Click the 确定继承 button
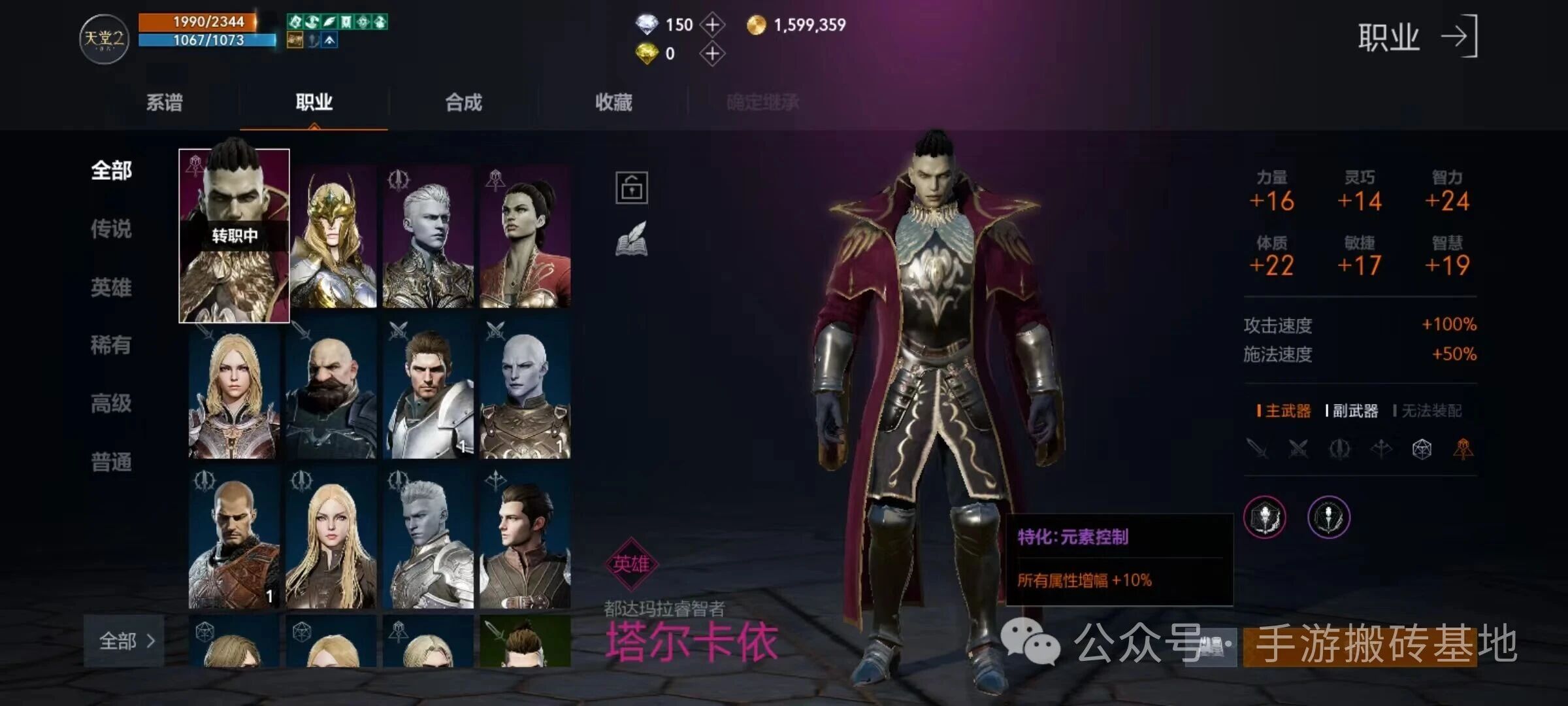 tap(763, 101)
